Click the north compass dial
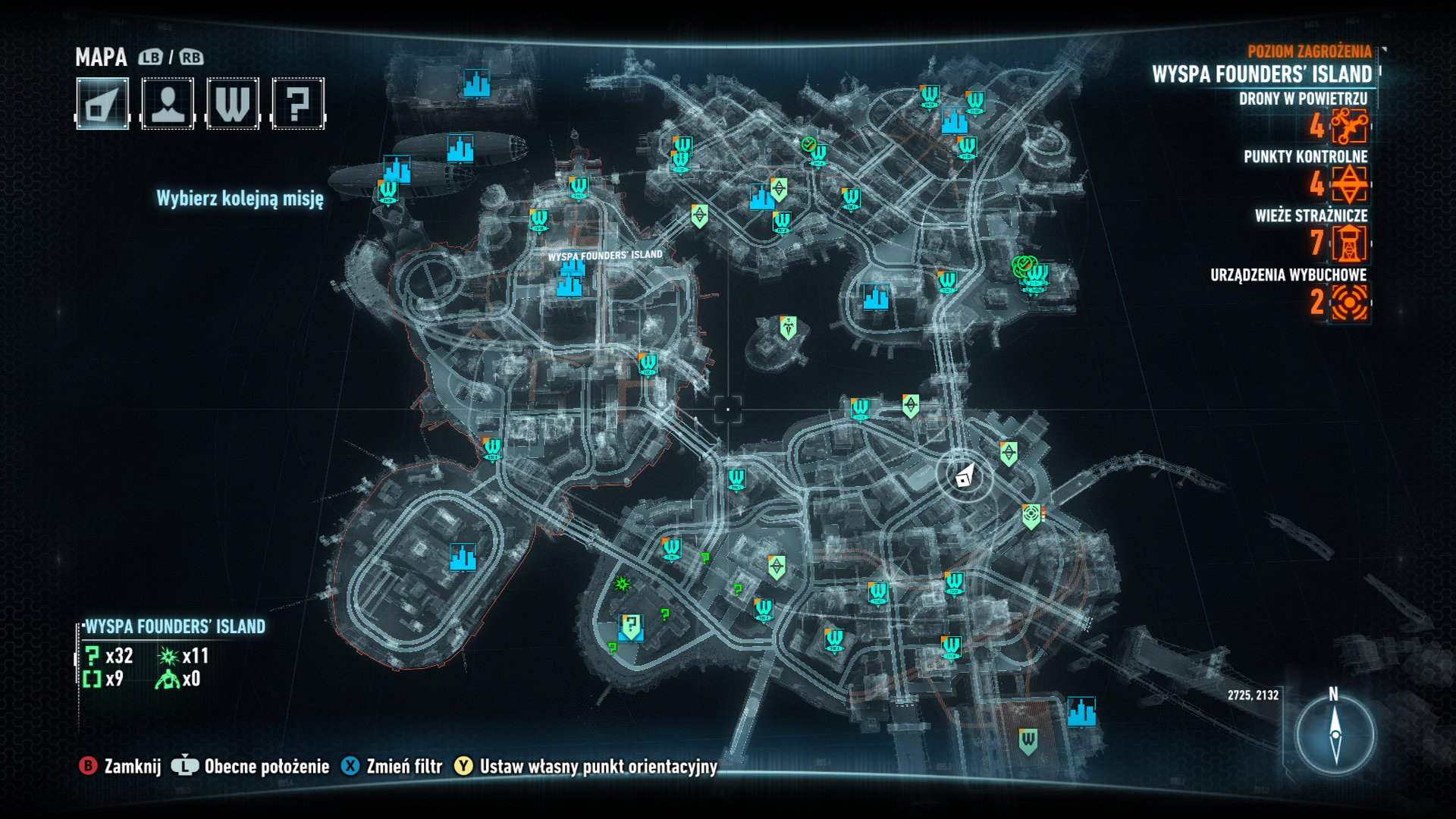The height and width of the screenshot is (819, 1456). click(1335, 734)
